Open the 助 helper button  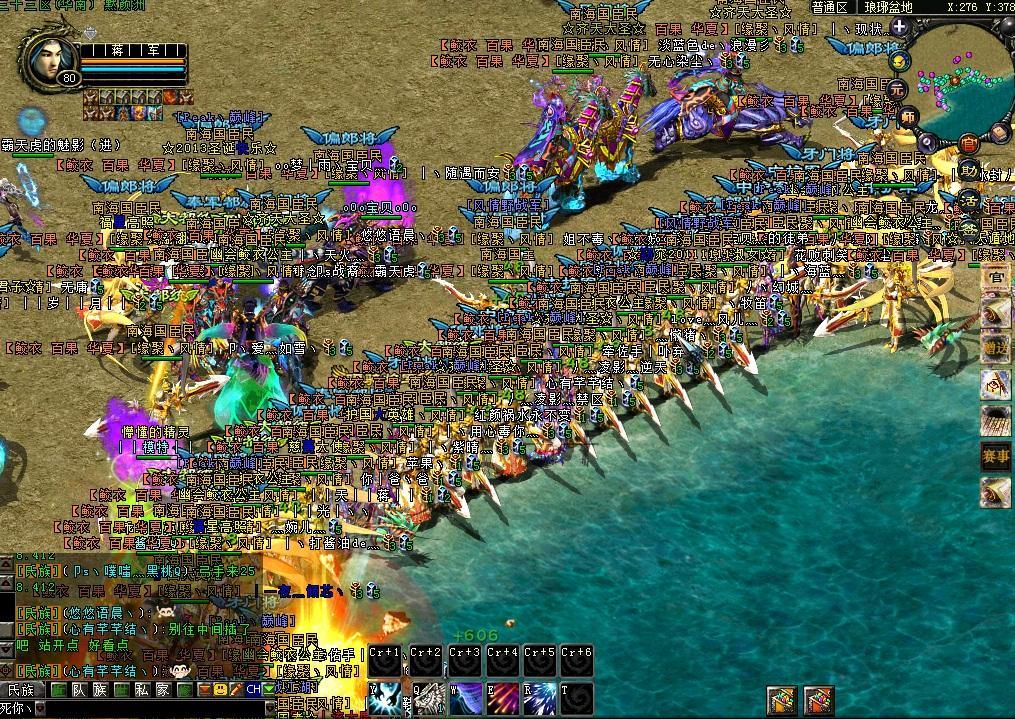[x=968, y=172]
